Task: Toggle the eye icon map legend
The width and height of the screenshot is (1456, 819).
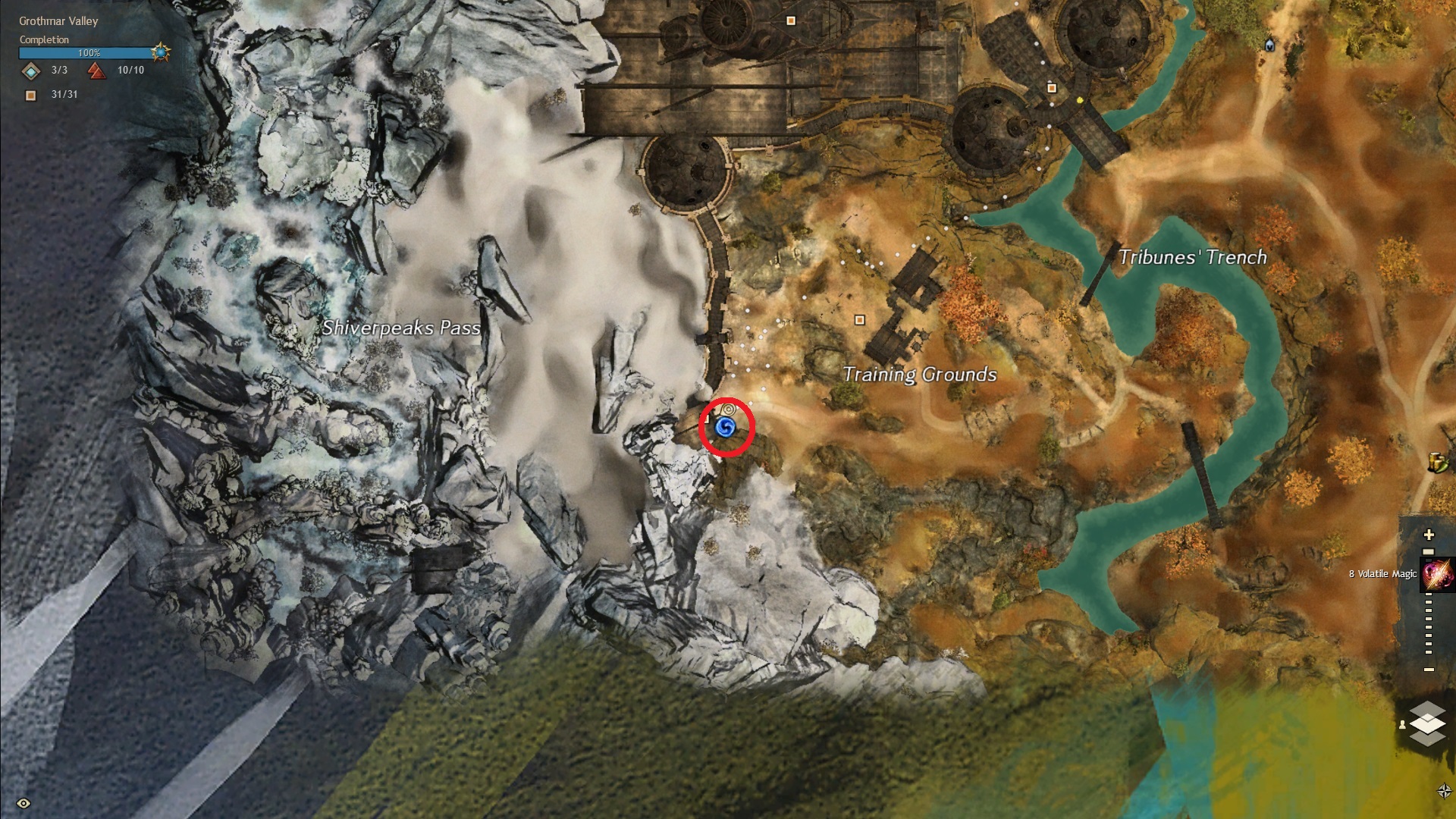Action: [x=24, y=803]
